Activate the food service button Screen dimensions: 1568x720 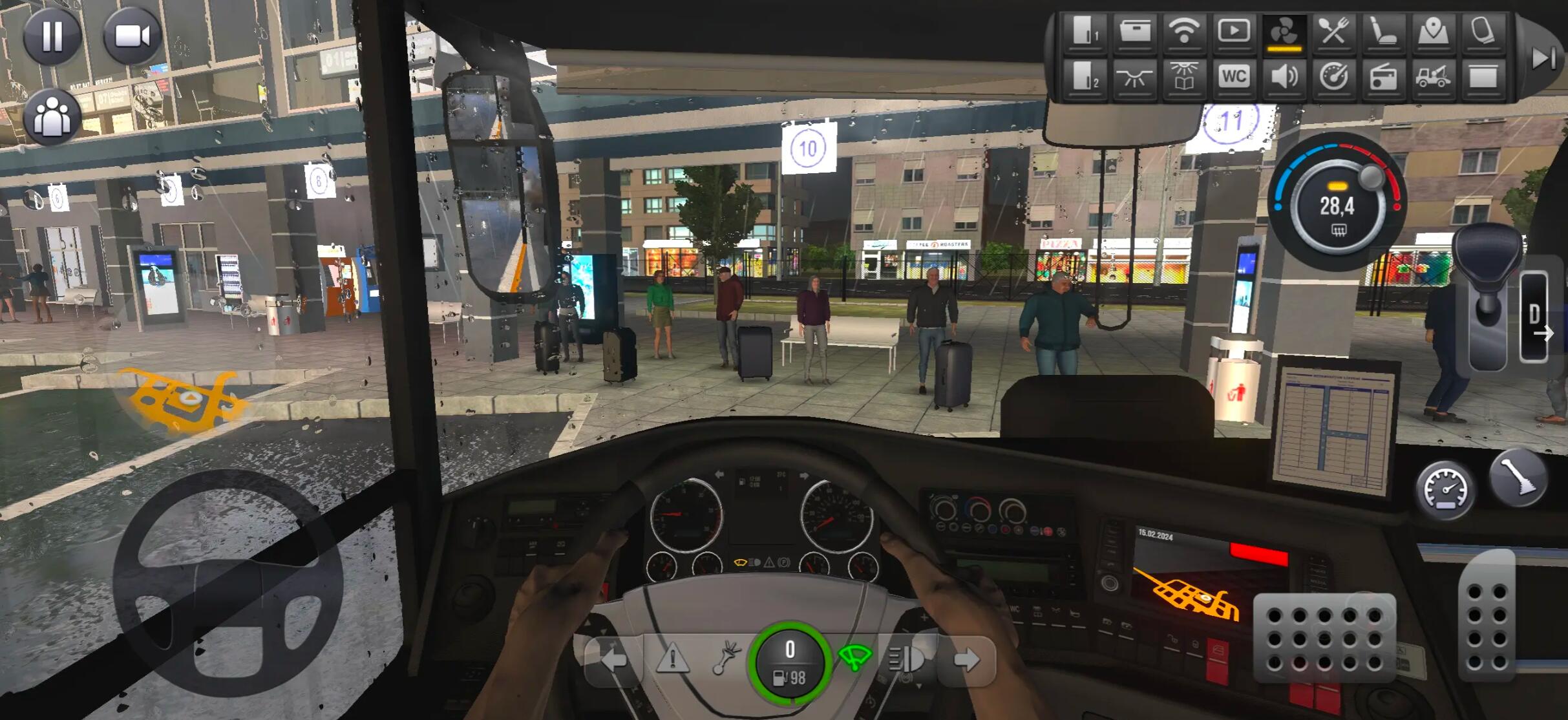1333,31
